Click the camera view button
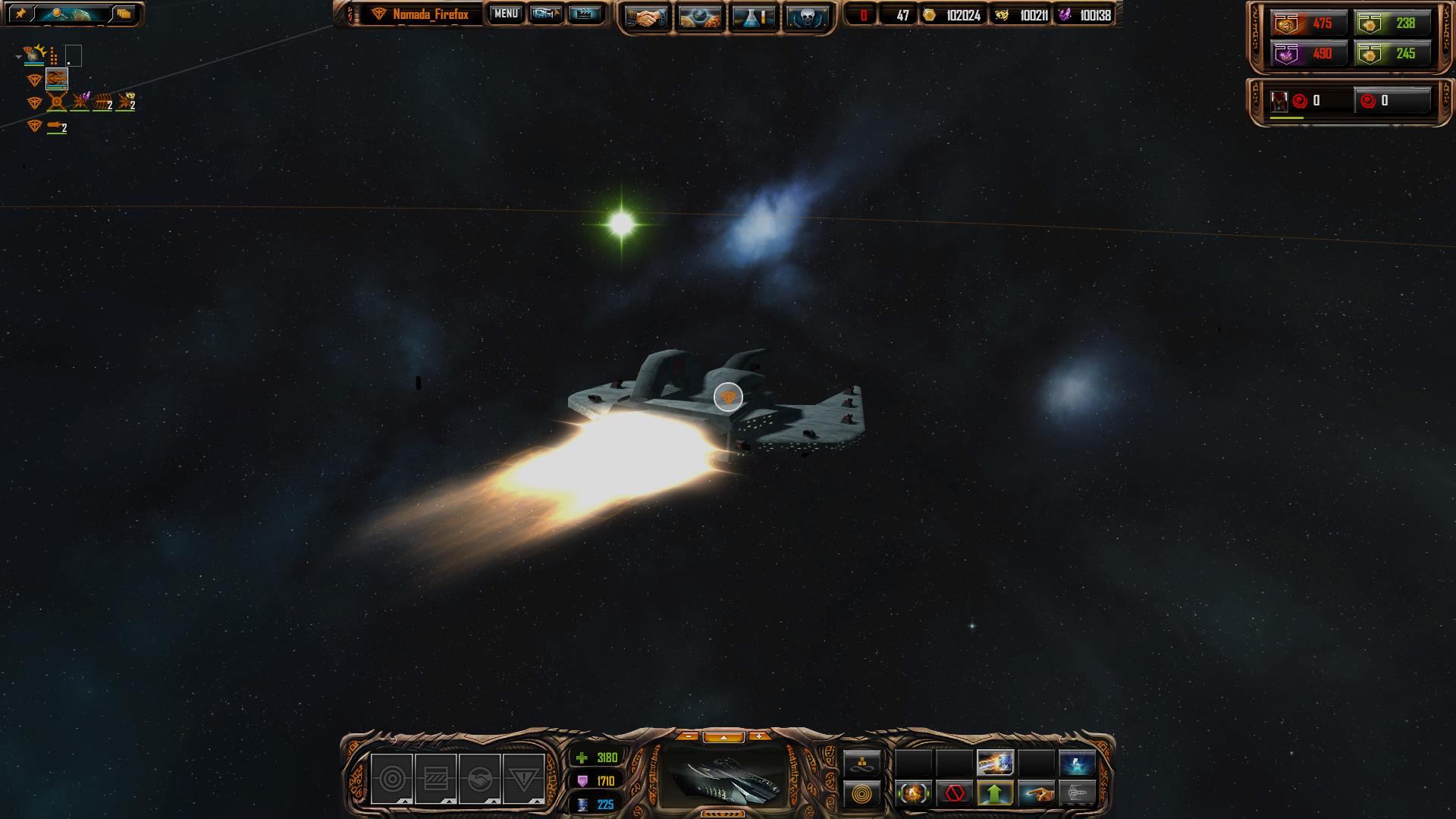1456x819 pixels. 546,14
